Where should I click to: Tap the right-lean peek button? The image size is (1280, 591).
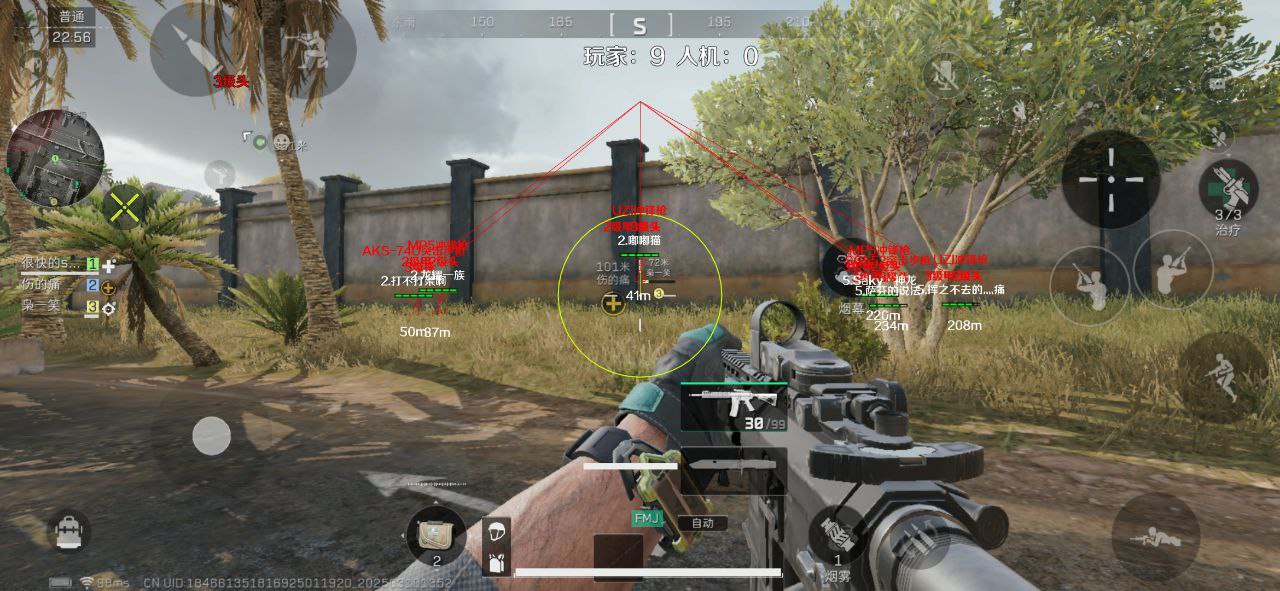(x=1172, y=268)
